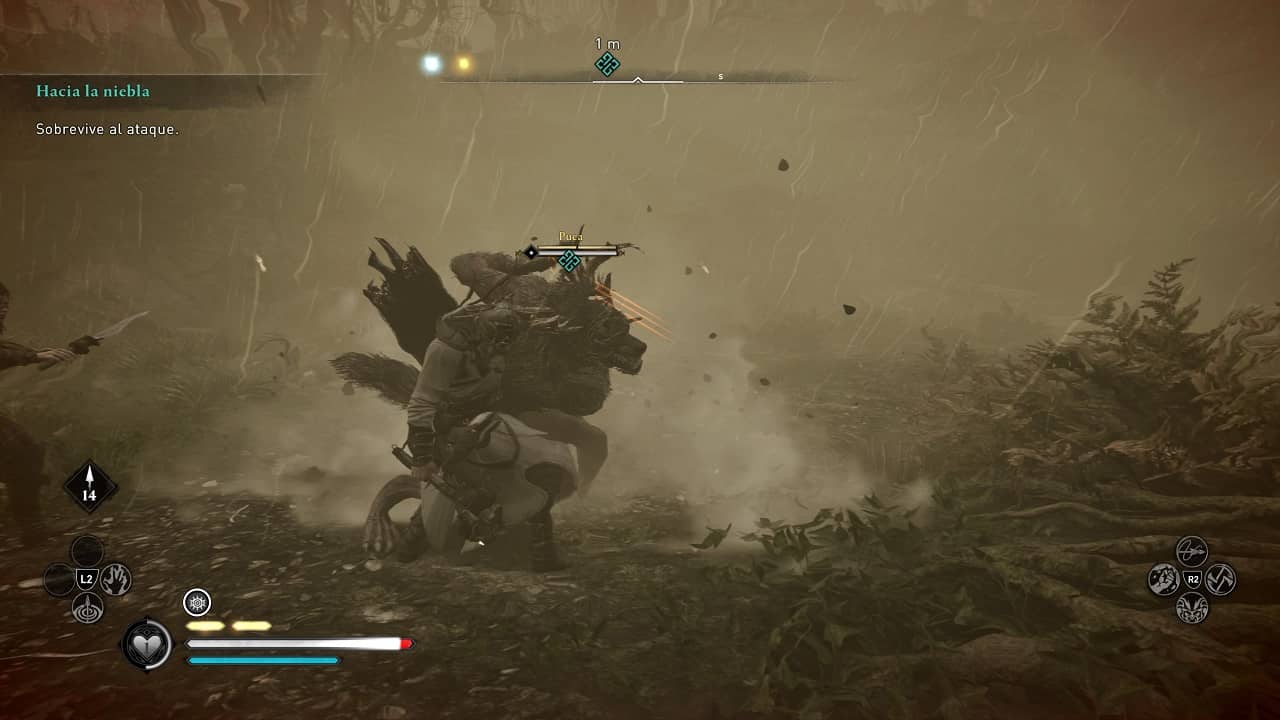Click the Puca target lock marker
Viewport: 1280px width, 720px height.
coord(569,261)
